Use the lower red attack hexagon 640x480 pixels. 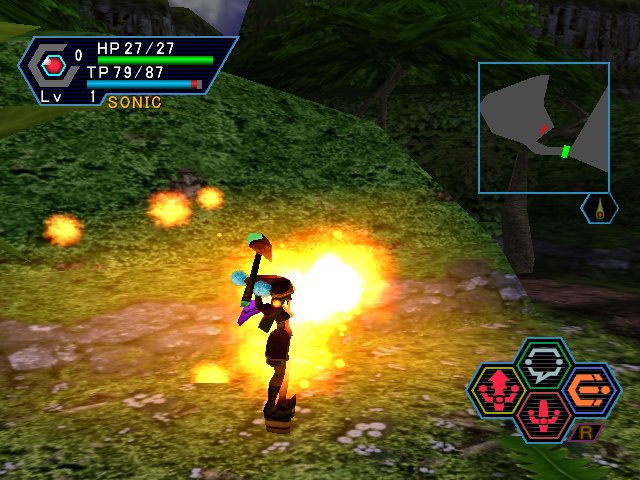click(544, 413)
